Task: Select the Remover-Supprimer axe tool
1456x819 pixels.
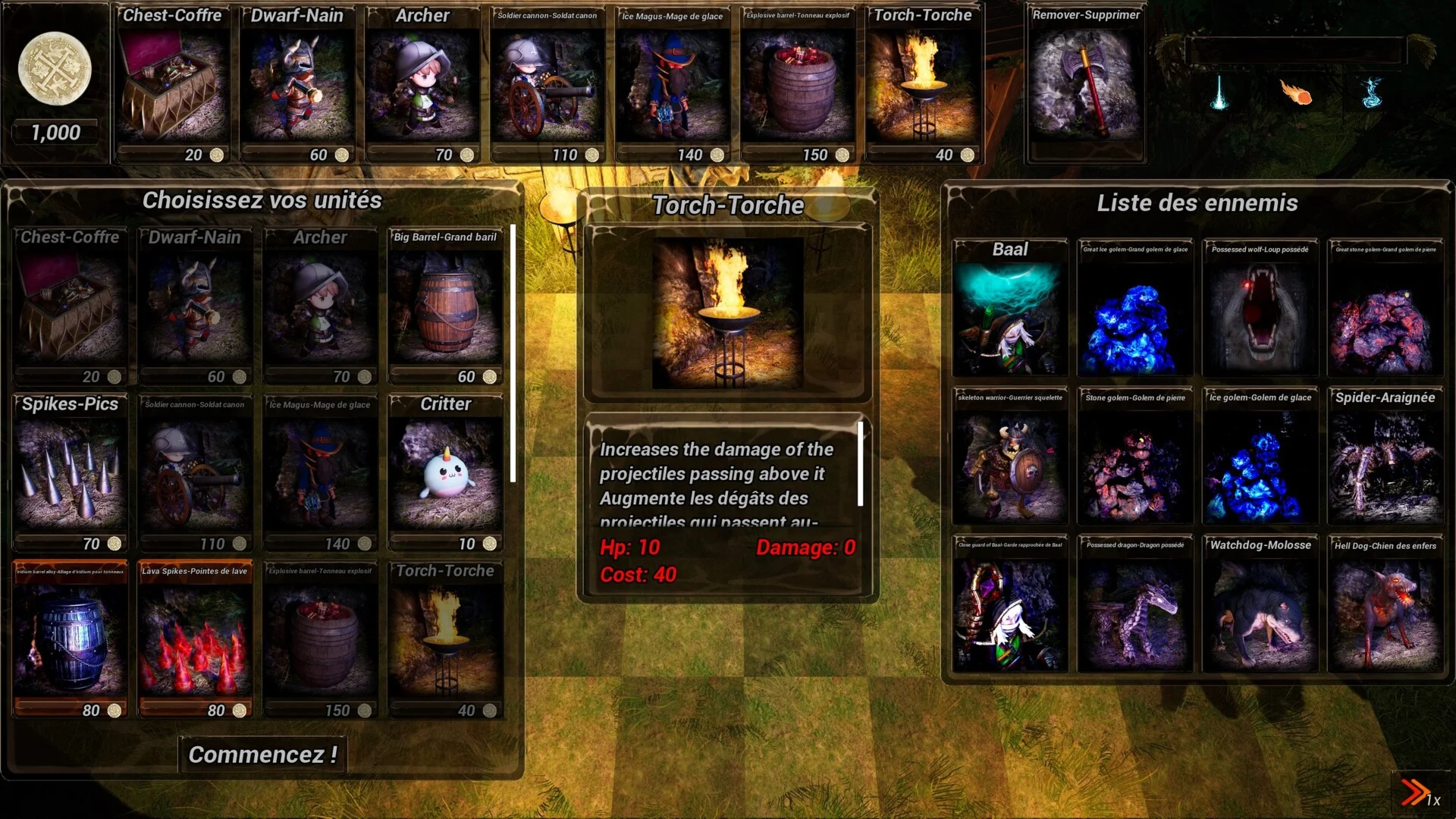Action: 1085,83
